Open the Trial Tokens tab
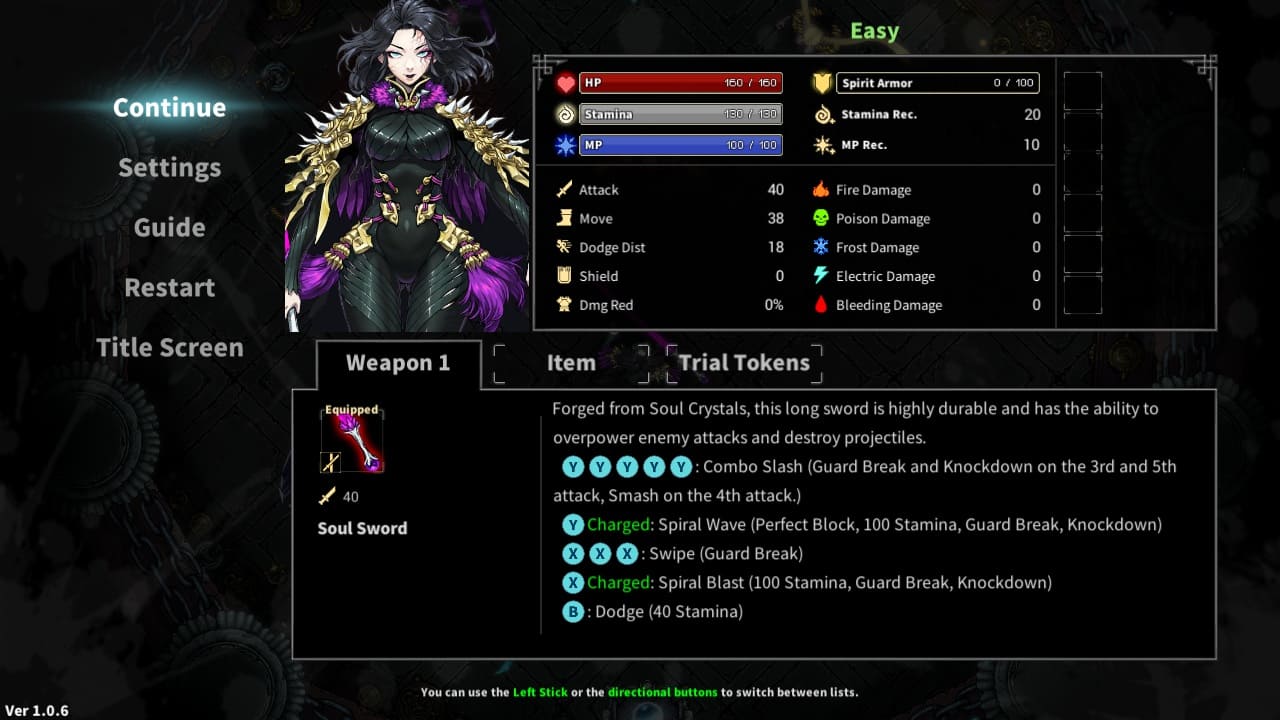Viewport: 1280px width, 720px height. pos(744,363)
